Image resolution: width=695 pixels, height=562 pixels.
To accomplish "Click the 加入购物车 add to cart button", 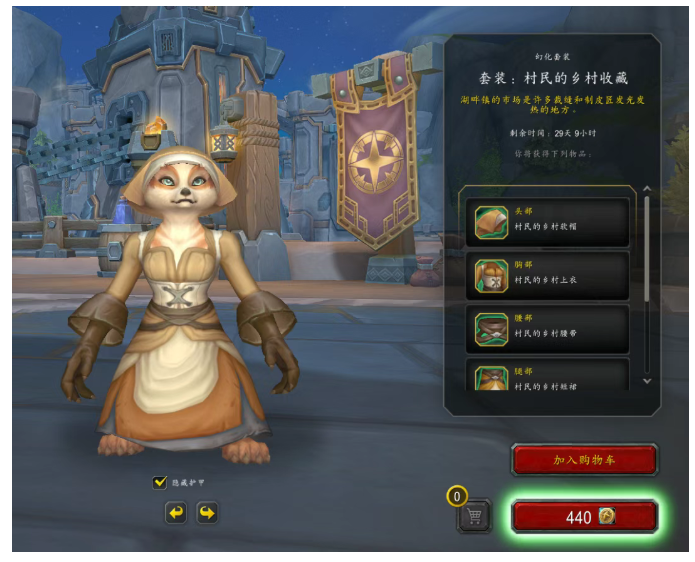I will (584, 460).
